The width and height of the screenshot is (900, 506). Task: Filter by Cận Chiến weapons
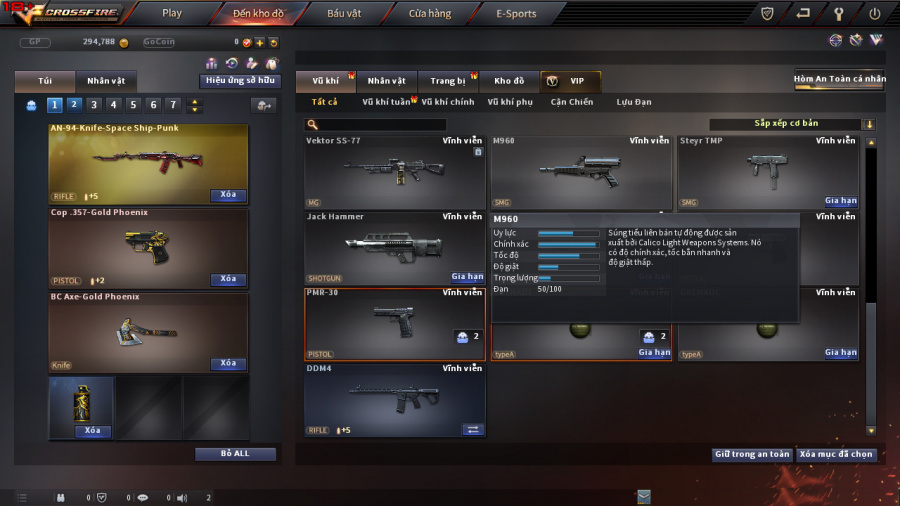[572, 102]
